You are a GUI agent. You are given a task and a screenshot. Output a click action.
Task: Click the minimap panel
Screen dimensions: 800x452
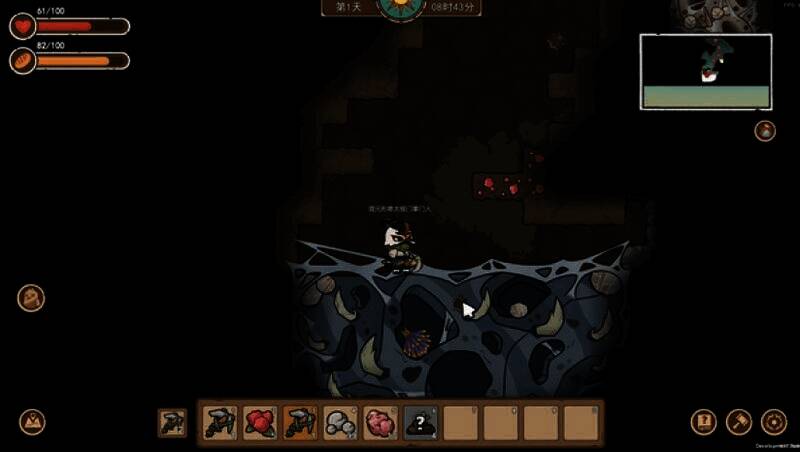(x=705, y=71)
